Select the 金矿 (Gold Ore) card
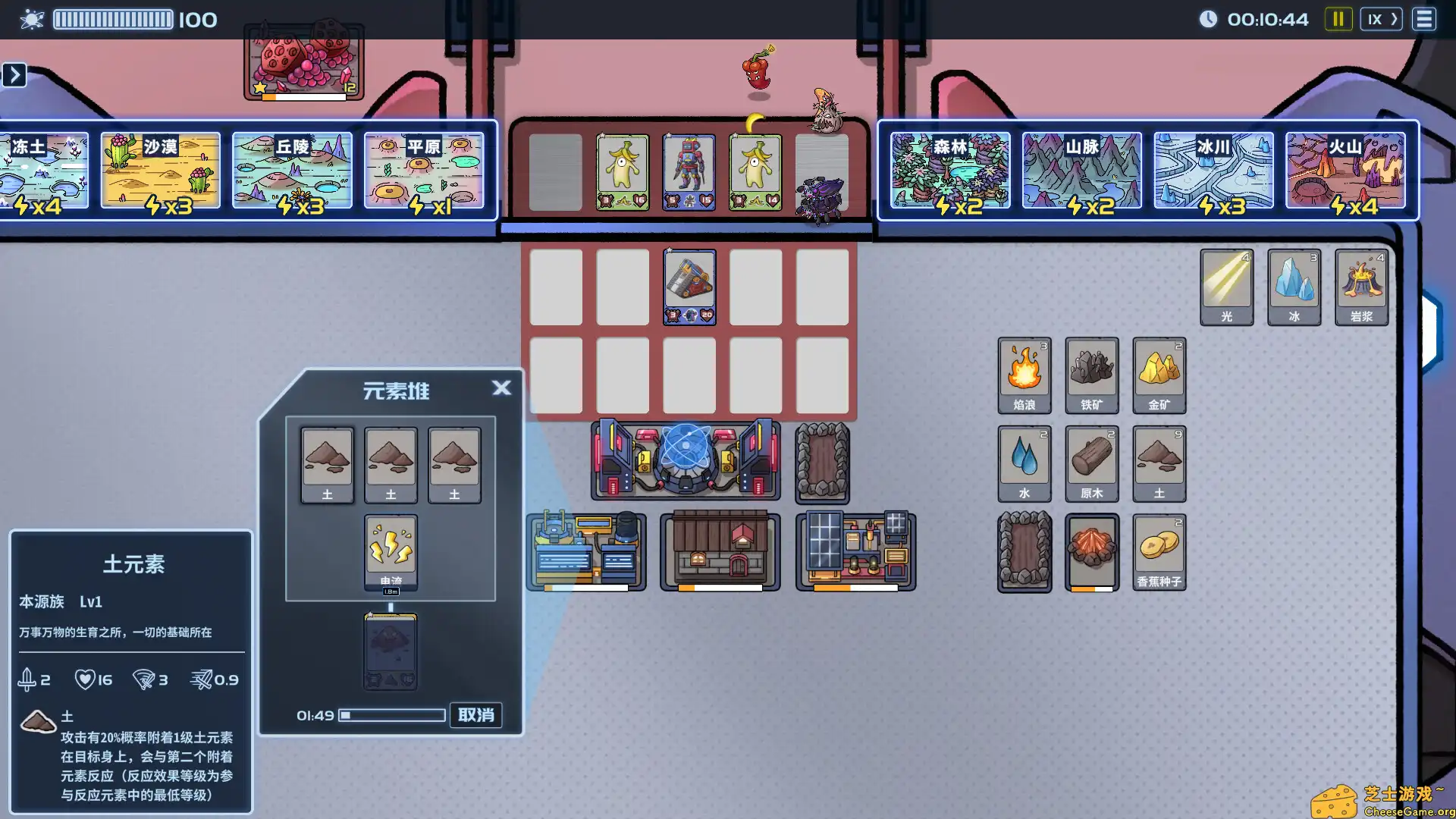This screenshot has width=1456, height=819. 1159,375
